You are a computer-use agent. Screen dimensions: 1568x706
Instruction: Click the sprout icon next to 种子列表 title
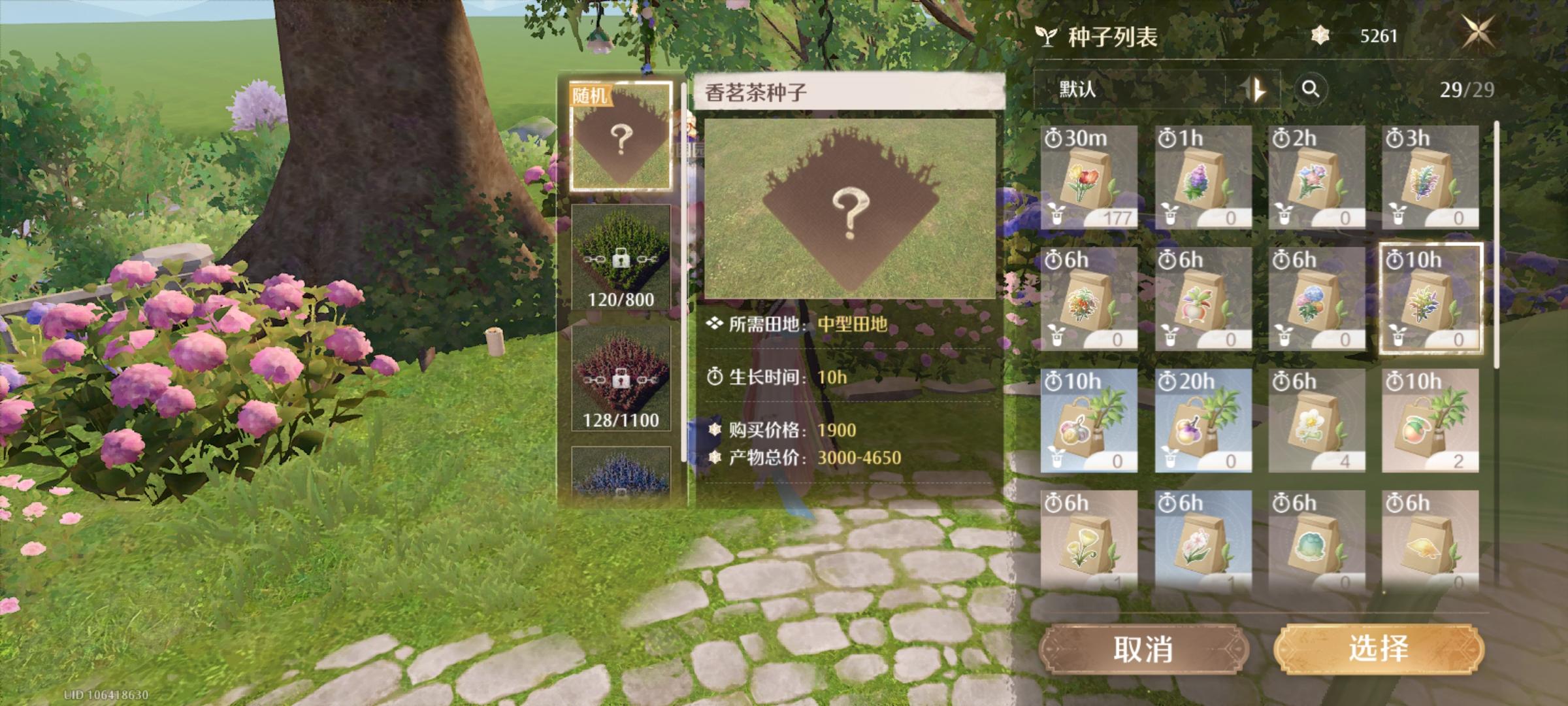point(1050,37)
